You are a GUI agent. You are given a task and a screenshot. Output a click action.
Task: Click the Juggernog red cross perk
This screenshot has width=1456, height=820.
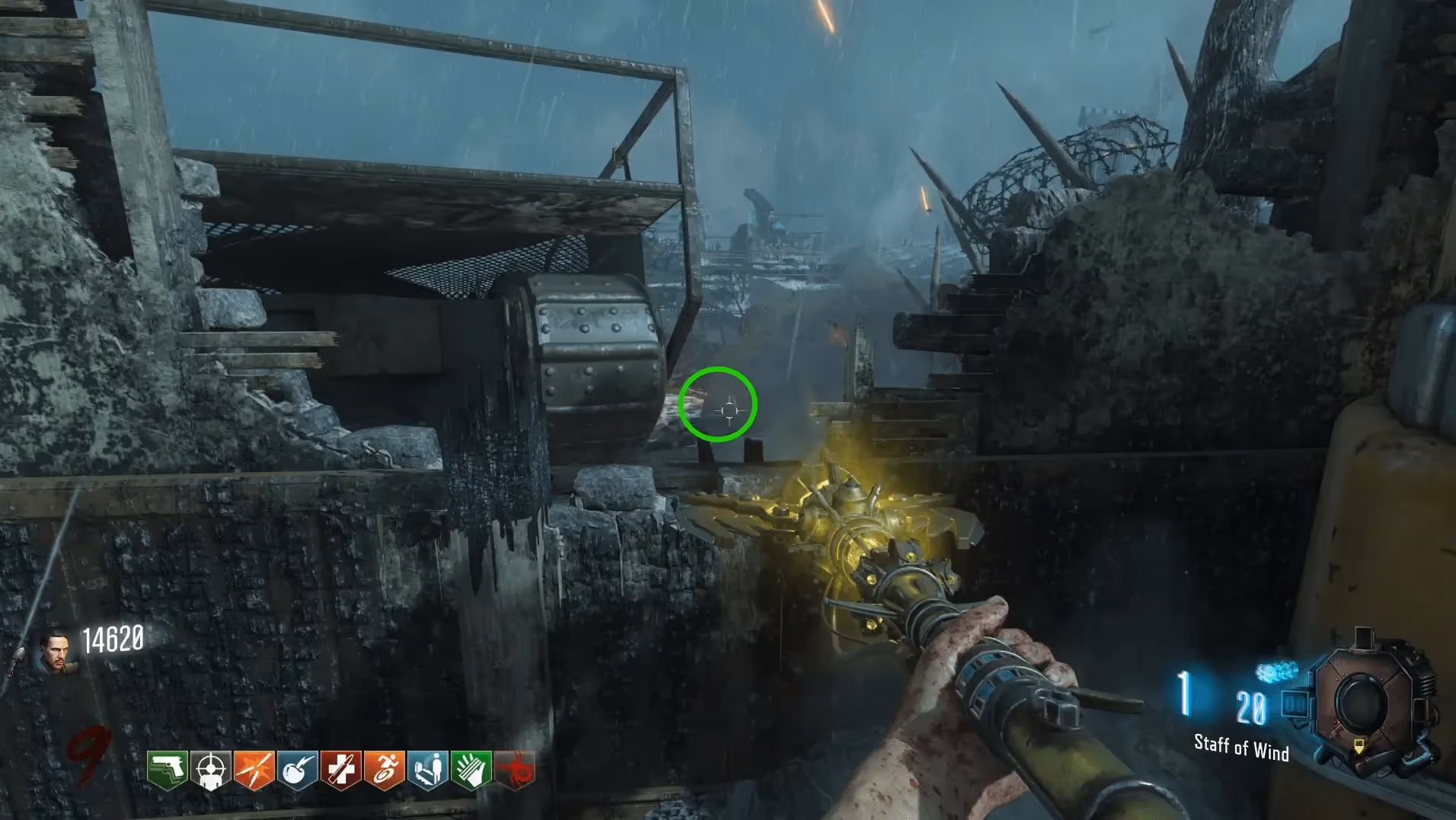[x=341, y=770]
